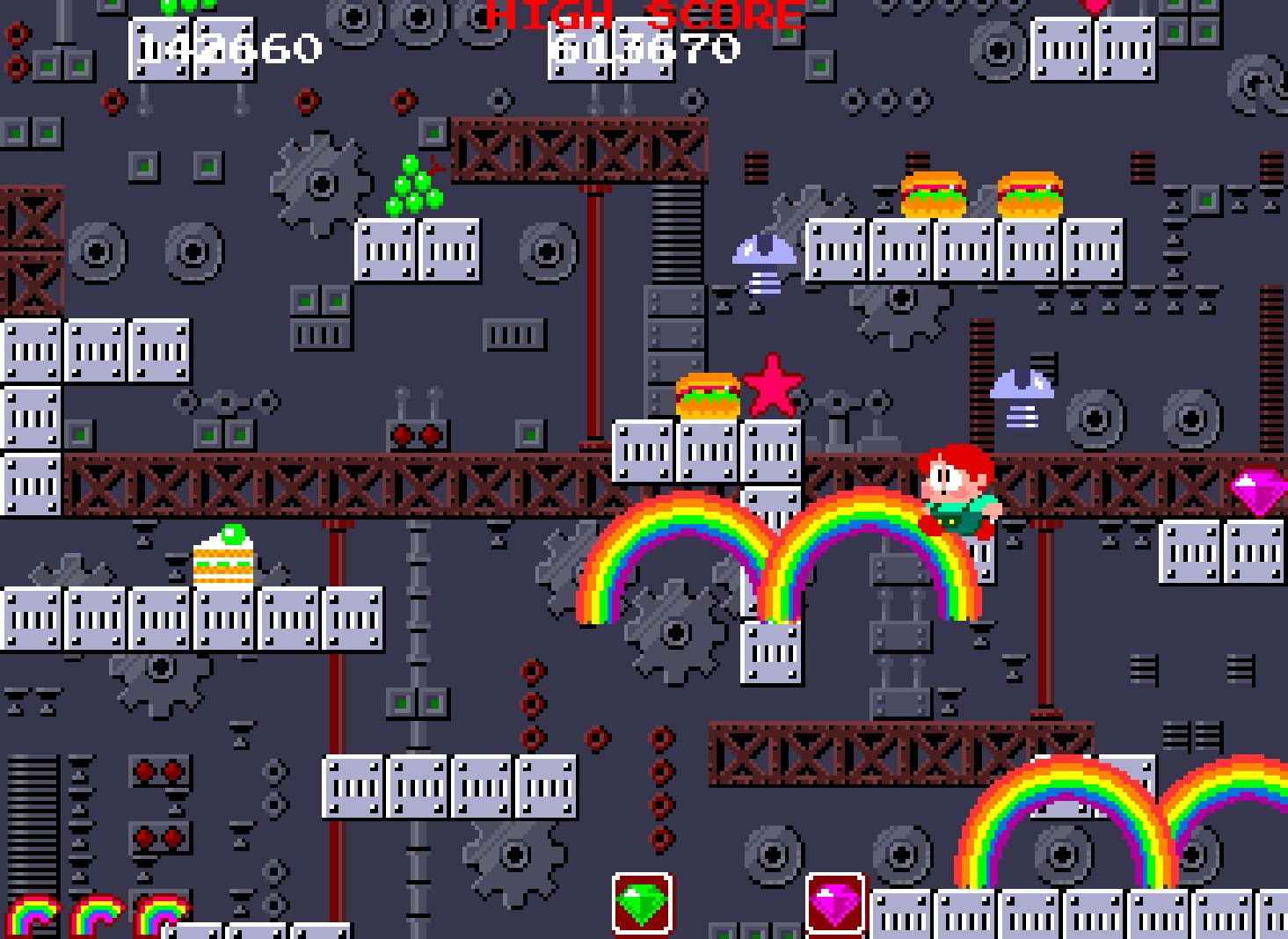Select the collected green diamond slot
Image resolution: width=1288 pixels, height=939 pixels.
coord(642,903)
